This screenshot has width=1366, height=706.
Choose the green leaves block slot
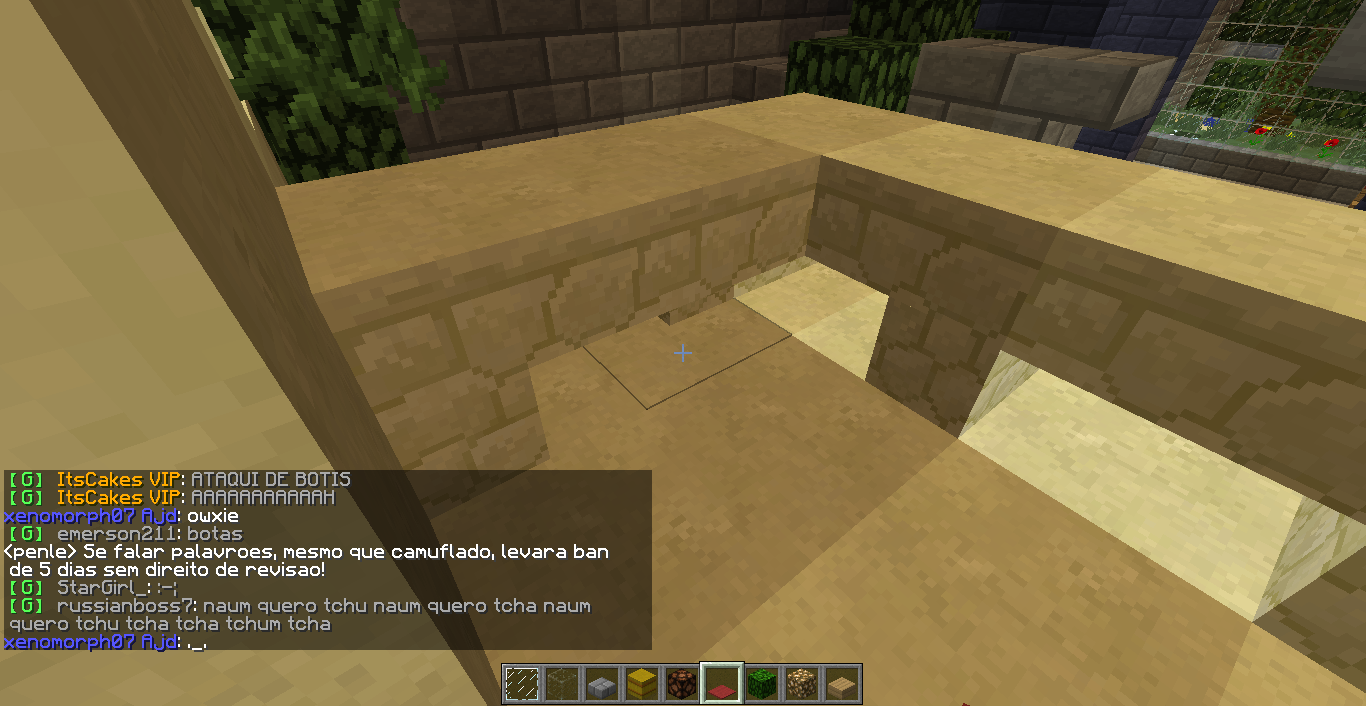(x=762, y=684)
